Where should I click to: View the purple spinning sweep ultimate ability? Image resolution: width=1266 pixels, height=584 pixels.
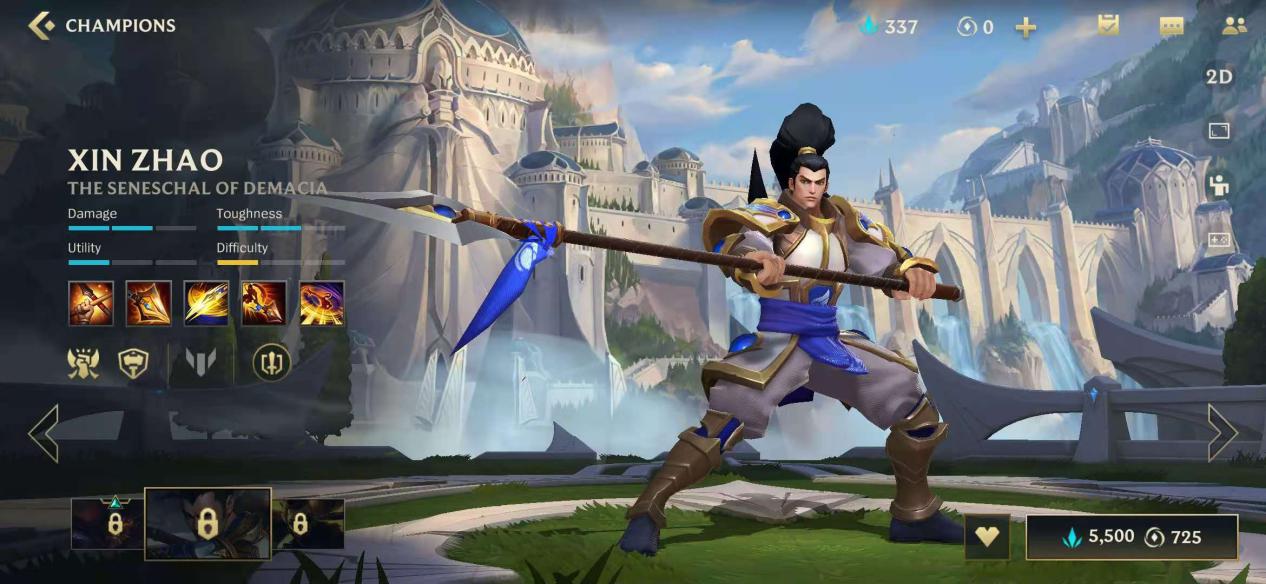tap(322, 303)
